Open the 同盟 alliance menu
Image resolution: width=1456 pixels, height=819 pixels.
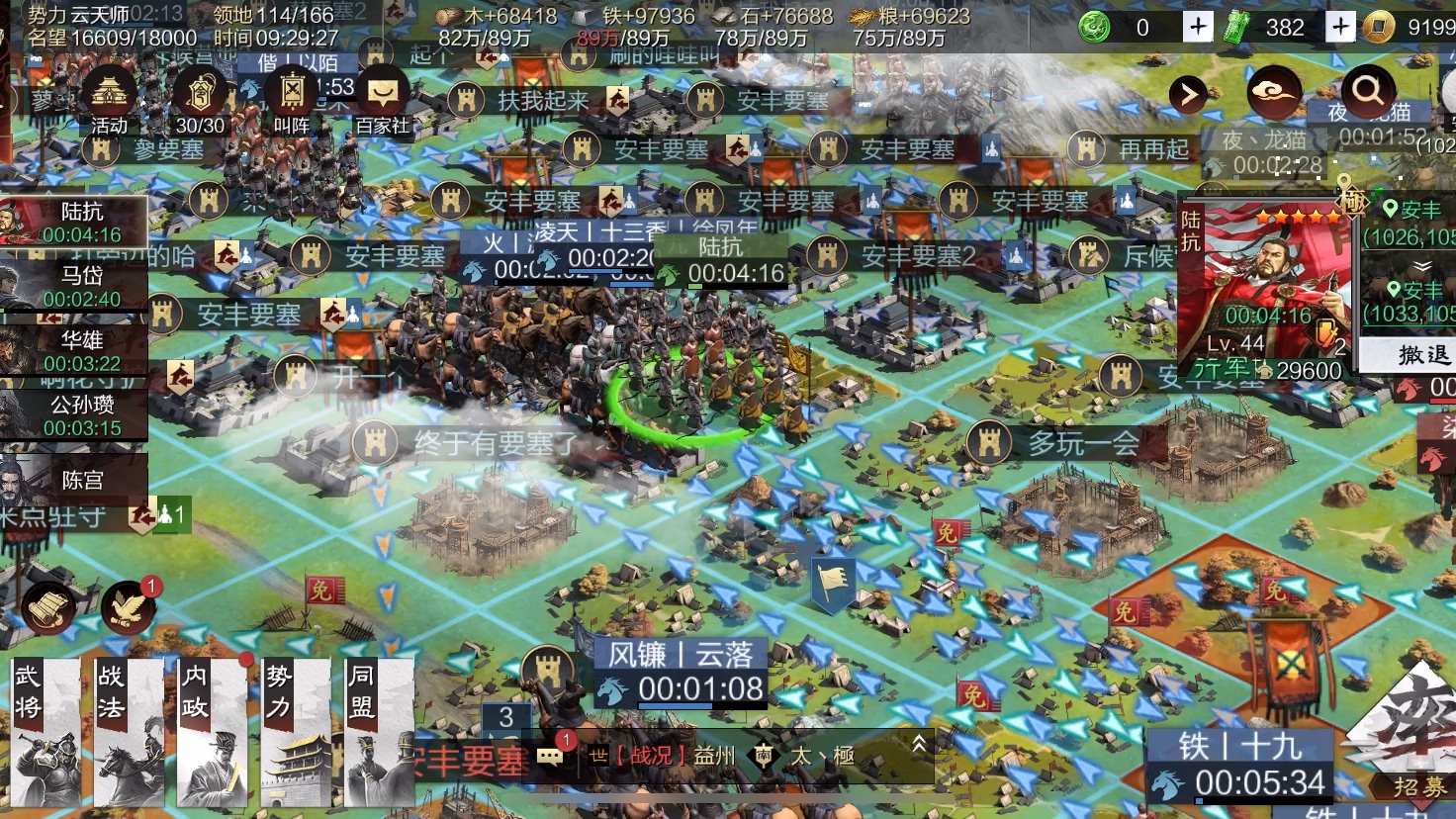[379, 733]
